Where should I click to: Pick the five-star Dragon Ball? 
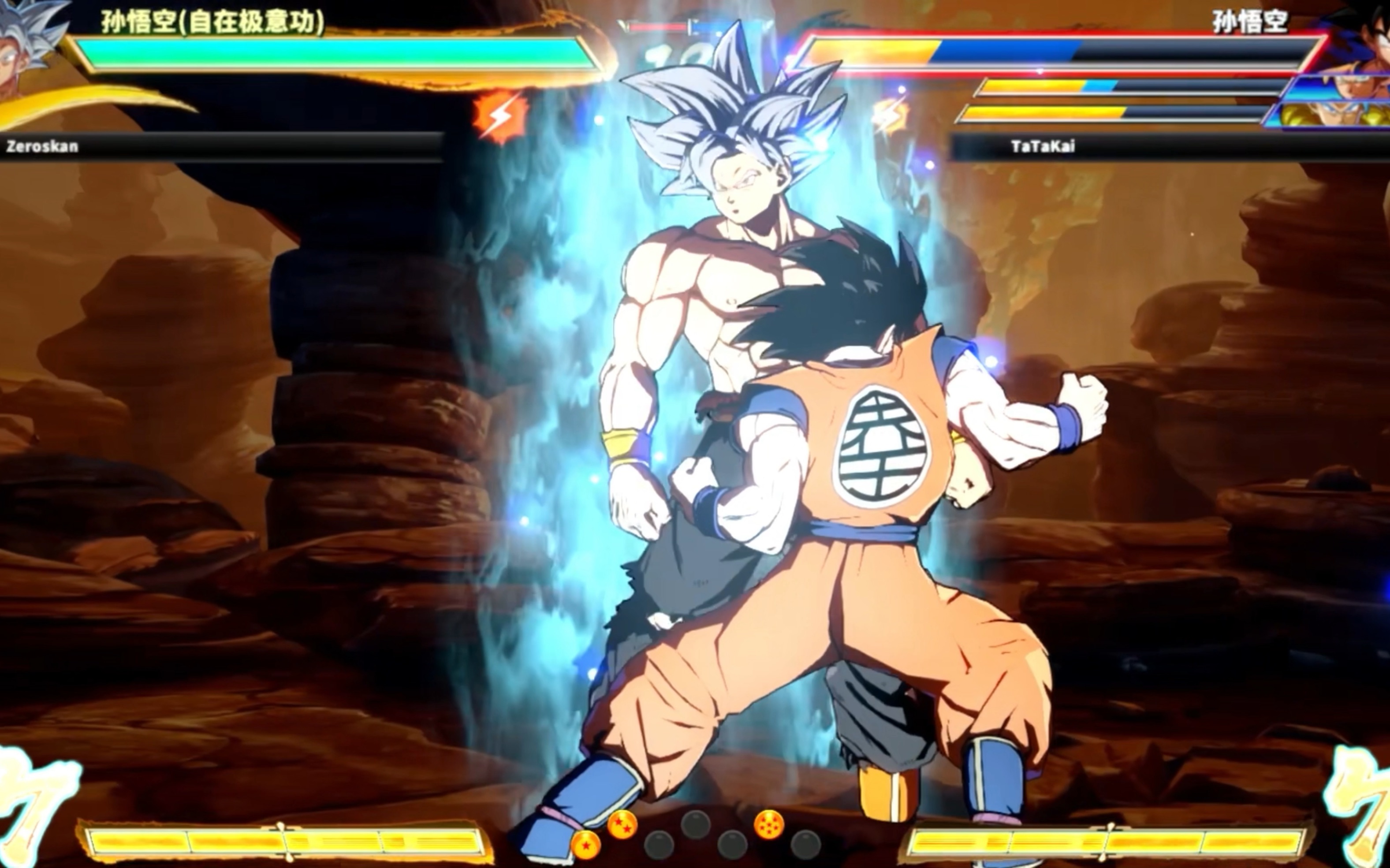coord(769,824)
